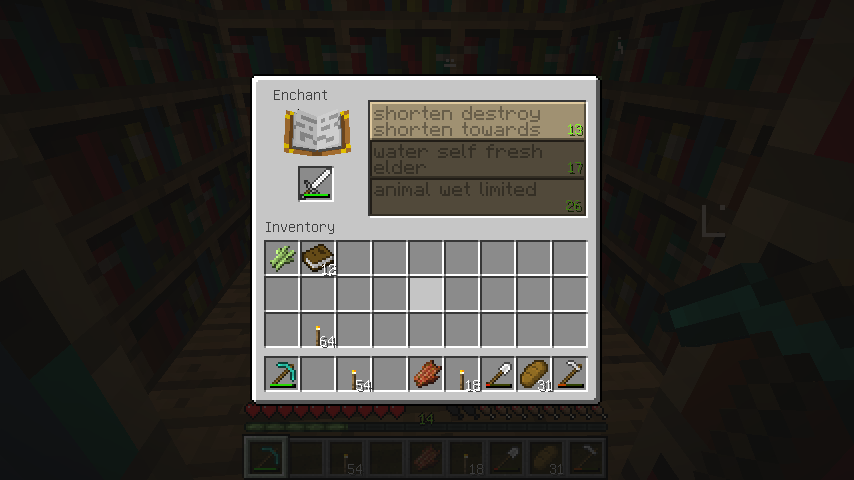Select the level 17 enchantment option

(x=477, y=158)
